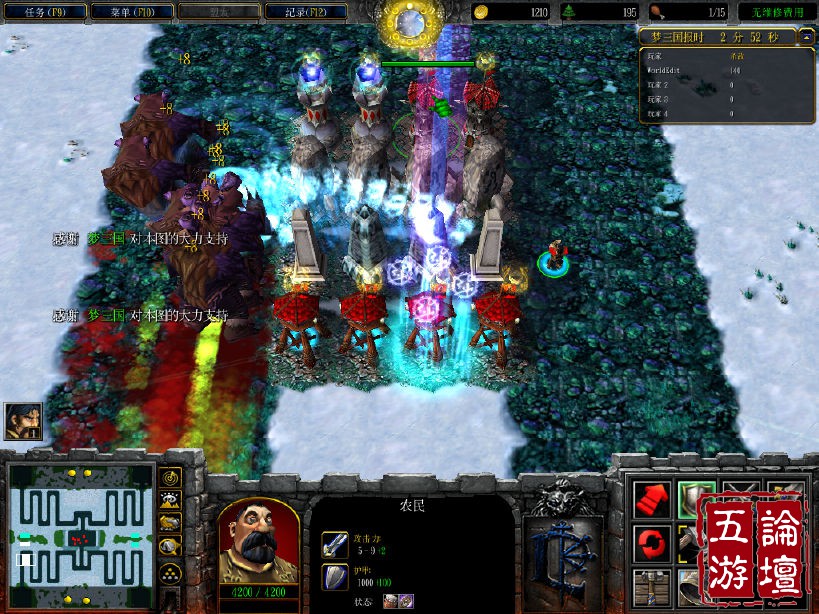Screen dimensions: 819x614
Task: Click the gold resource coin icon
Action: coord(481,12)
